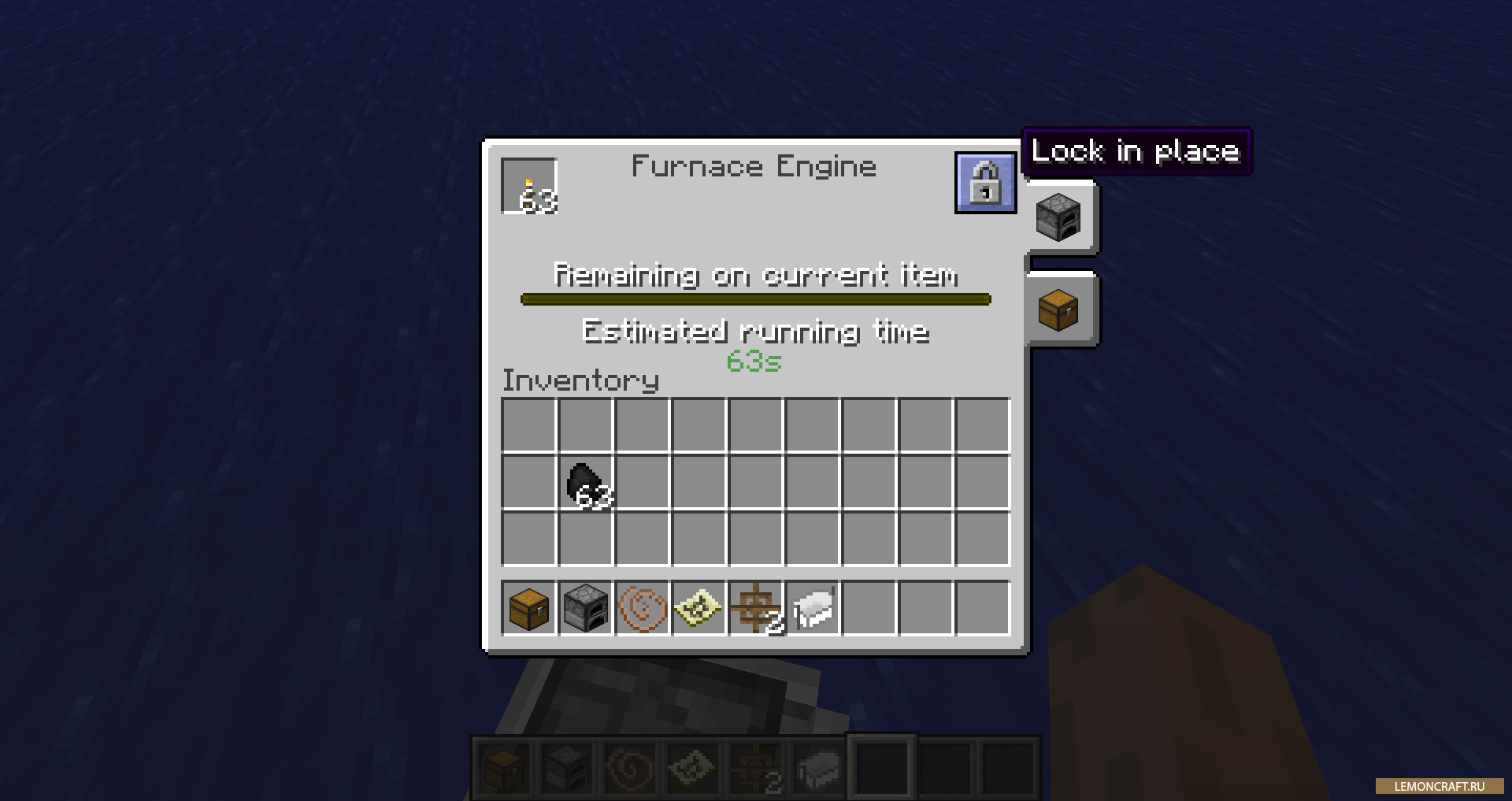The height and width of the screenshot is (801, 1512).
Task: Grab the furnace block from the hotbar row
Action: point(586,608)
